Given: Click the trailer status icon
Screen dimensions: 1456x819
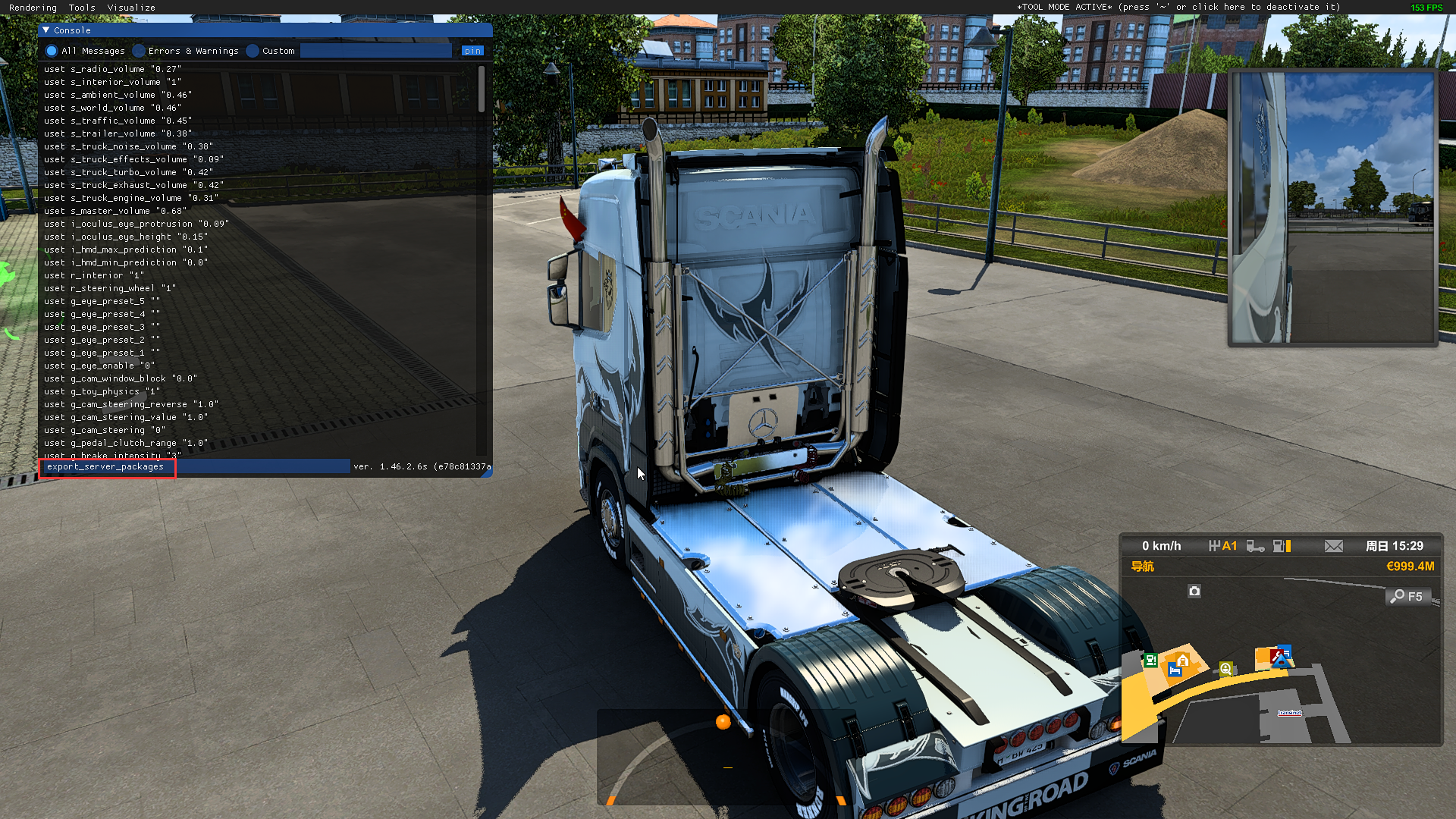Looking at the screenshot, I should pyautogui.click(x=1255, y=546).
